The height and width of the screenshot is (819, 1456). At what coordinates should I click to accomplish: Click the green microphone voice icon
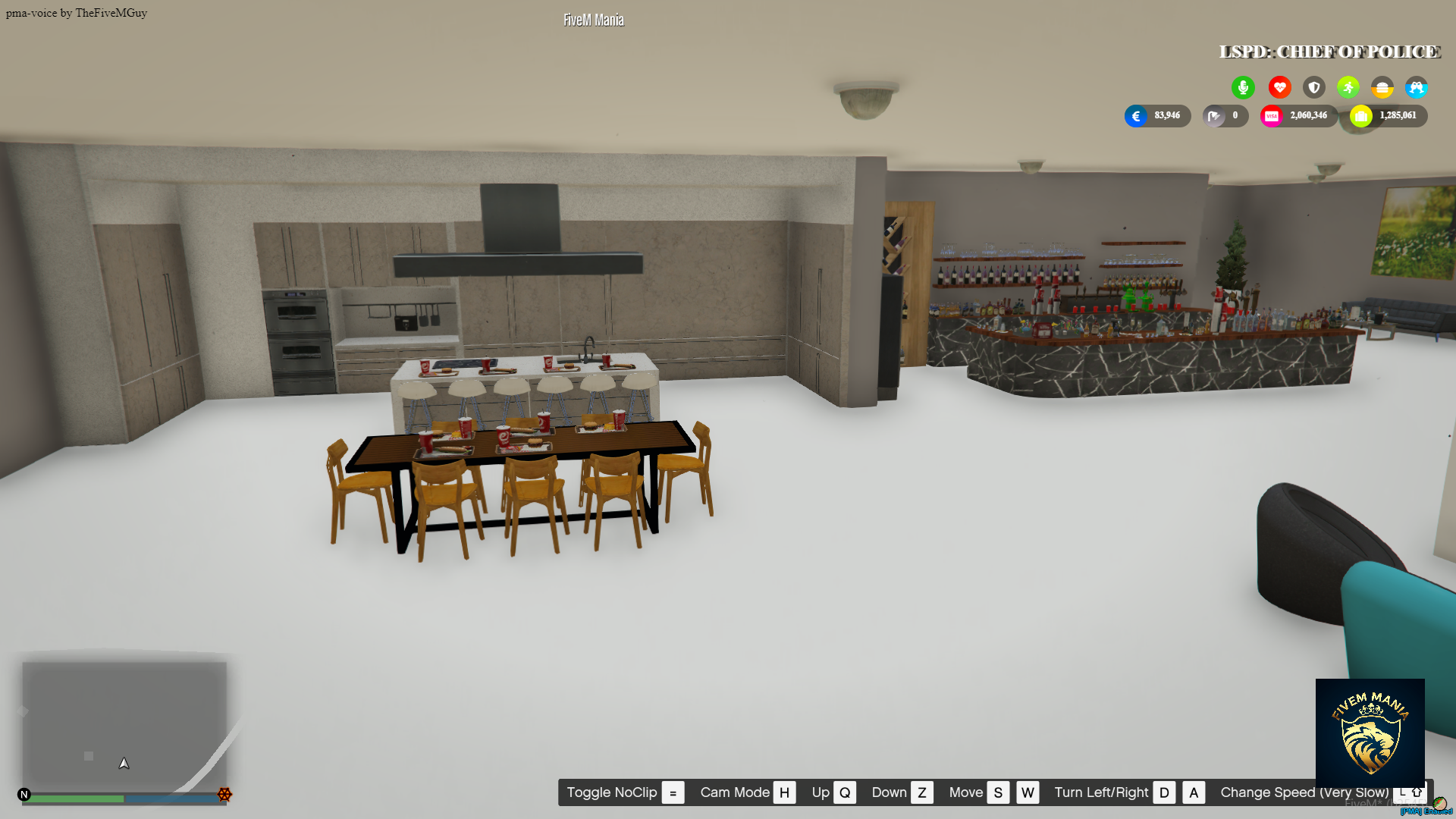(1243, 87)
